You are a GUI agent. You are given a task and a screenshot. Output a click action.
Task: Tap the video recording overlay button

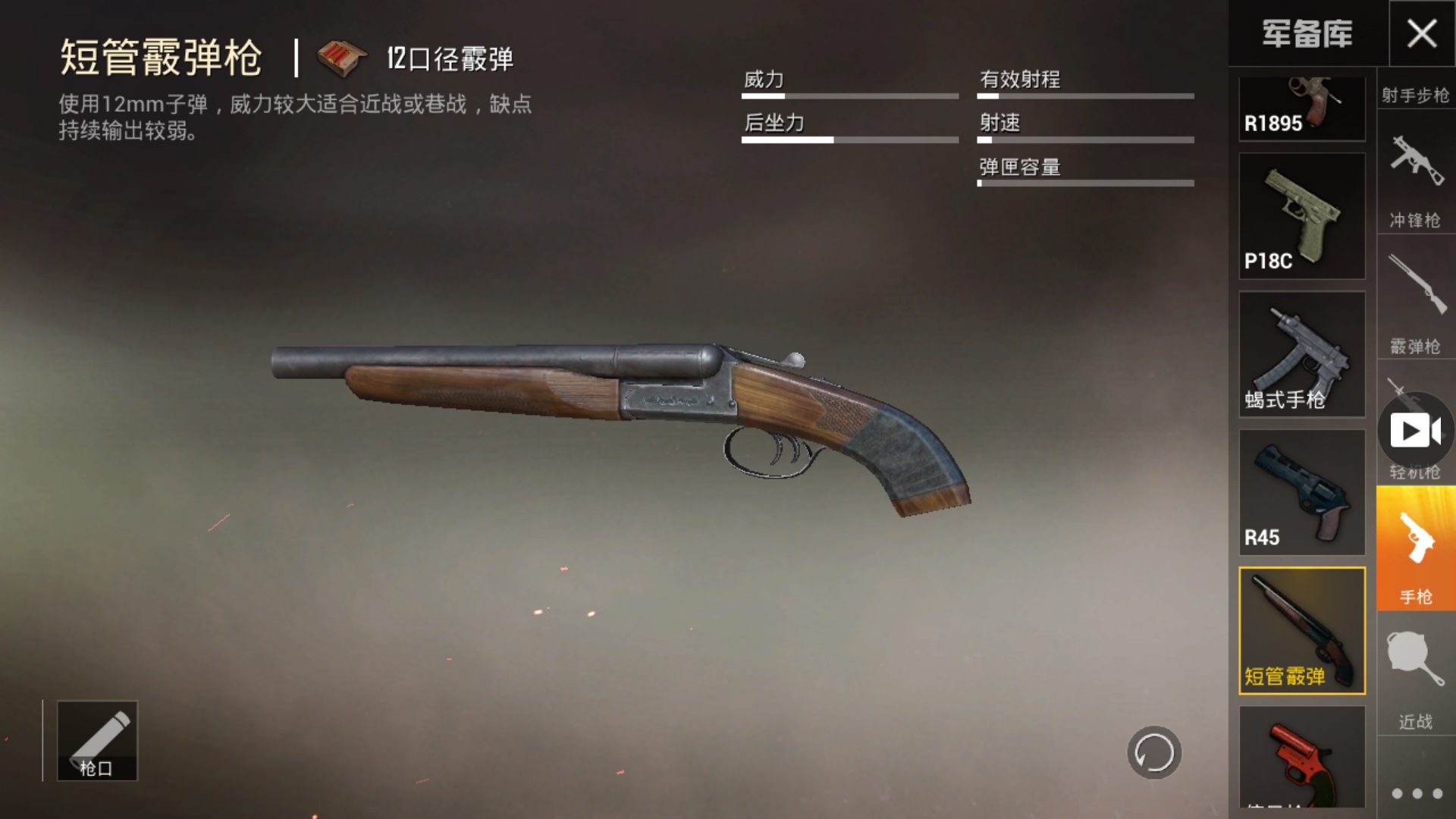click(1415, 431)
